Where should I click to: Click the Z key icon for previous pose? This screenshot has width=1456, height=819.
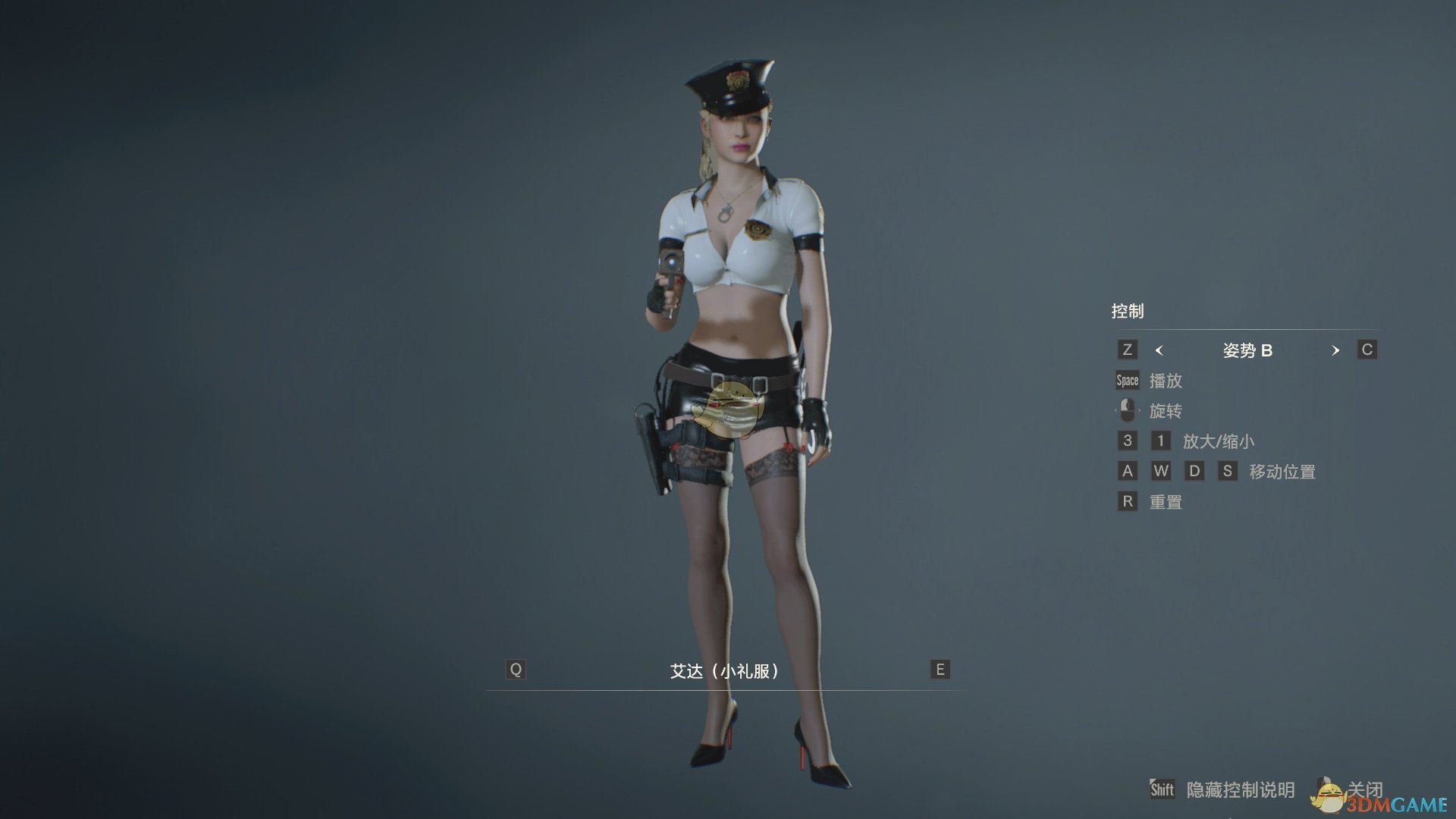[x=1127, y=350]
